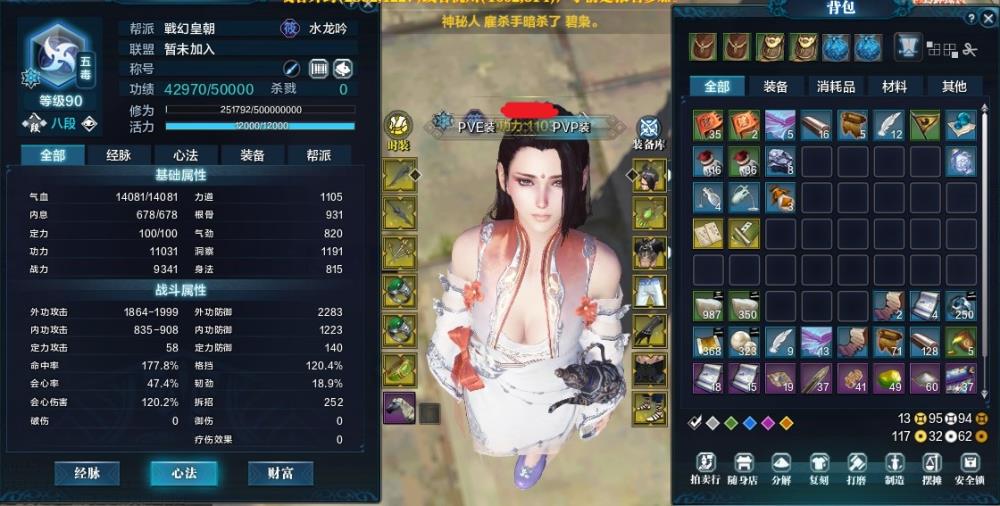Activate the 安全锁 safety lock
1000x506 pixels.
point(968,468)
